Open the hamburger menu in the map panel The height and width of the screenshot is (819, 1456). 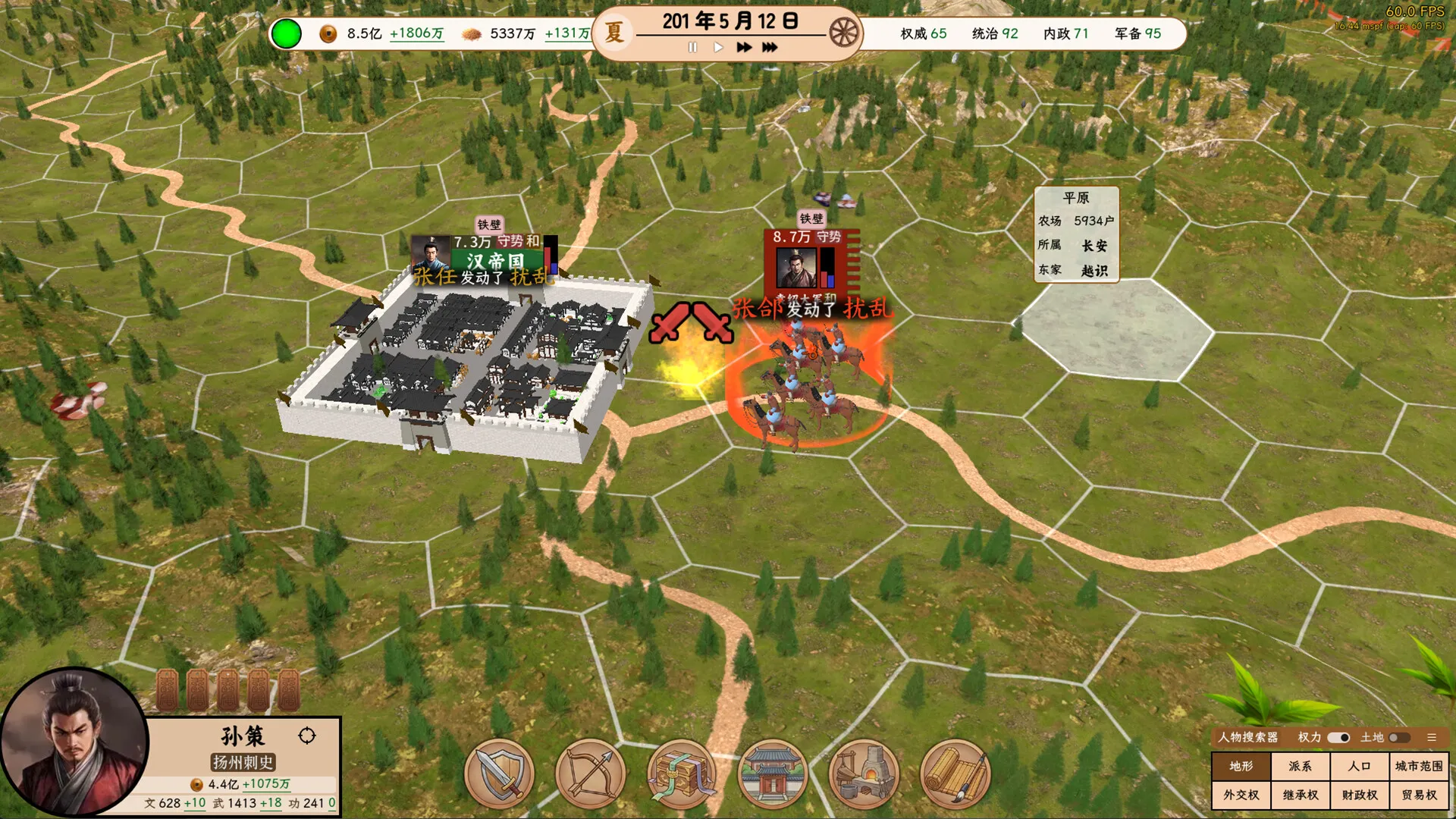pos(1432,737)
